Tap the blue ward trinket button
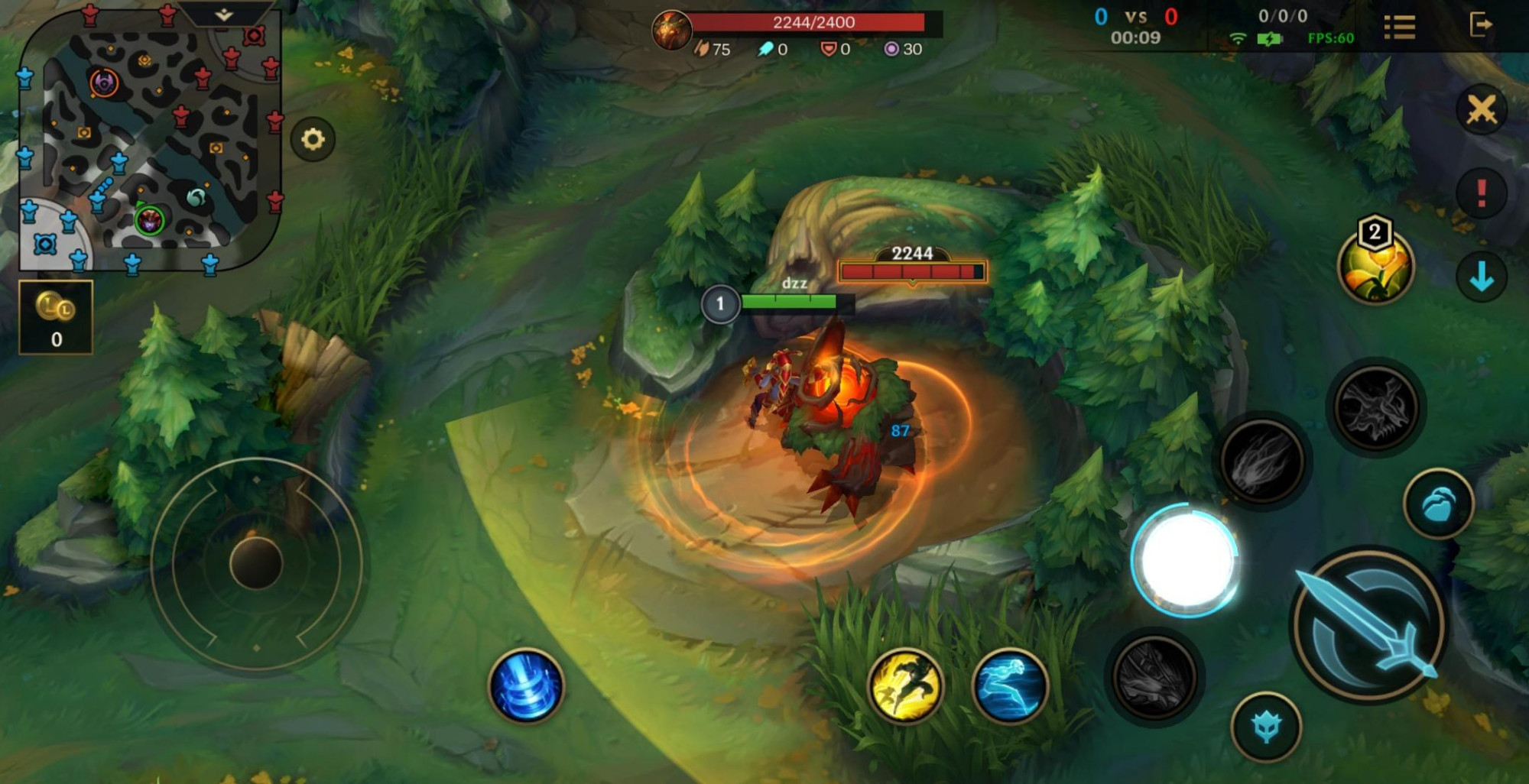Screen dimensions: 1529x784 click(1438, 504)
